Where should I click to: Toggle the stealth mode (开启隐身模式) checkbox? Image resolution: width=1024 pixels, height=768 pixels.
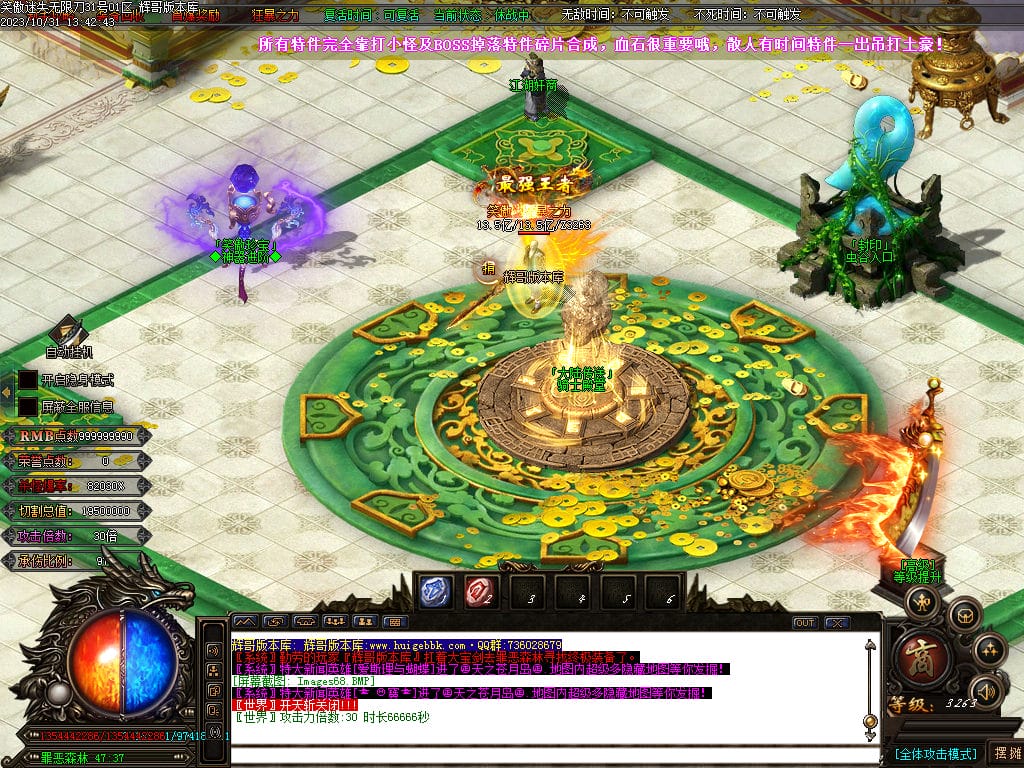click(x=28, y=380)
